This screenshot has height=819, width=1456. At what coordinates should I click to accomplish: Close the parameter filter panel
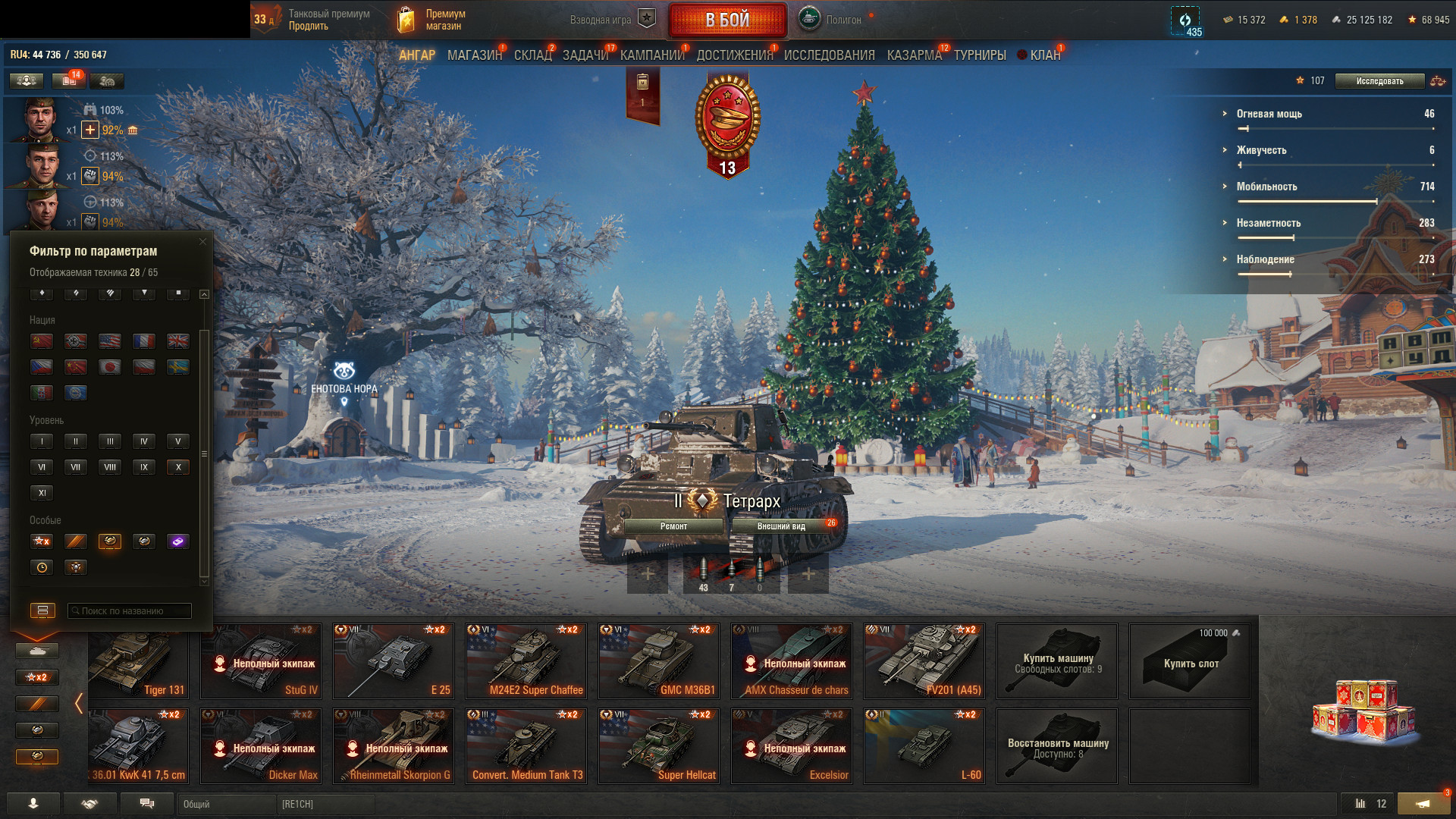pyautogui.click(x=202, y=242)
